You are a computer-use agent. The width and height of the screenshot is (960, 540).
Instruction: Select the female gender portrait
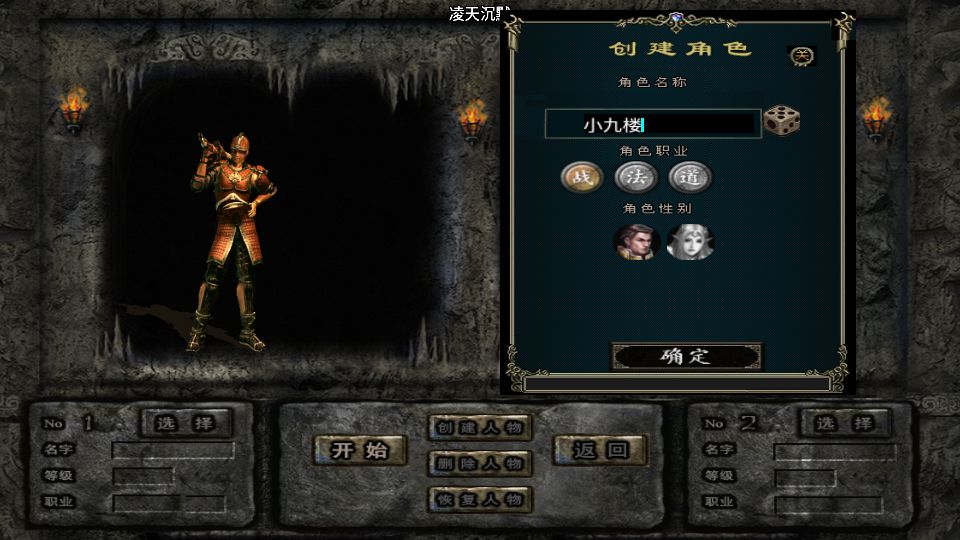click(689, 242)
